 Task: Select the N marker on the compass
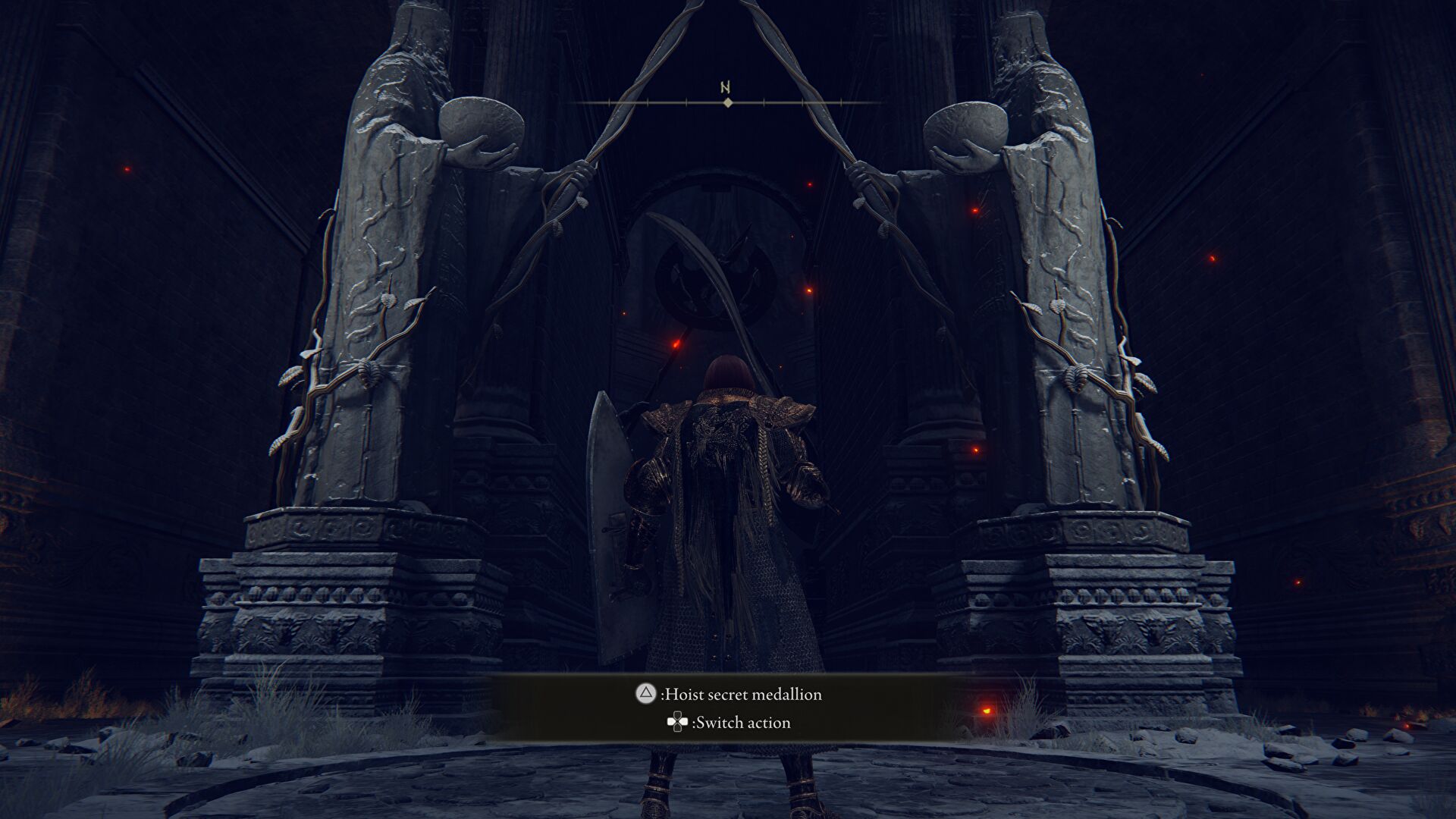(x=724, y=86)
